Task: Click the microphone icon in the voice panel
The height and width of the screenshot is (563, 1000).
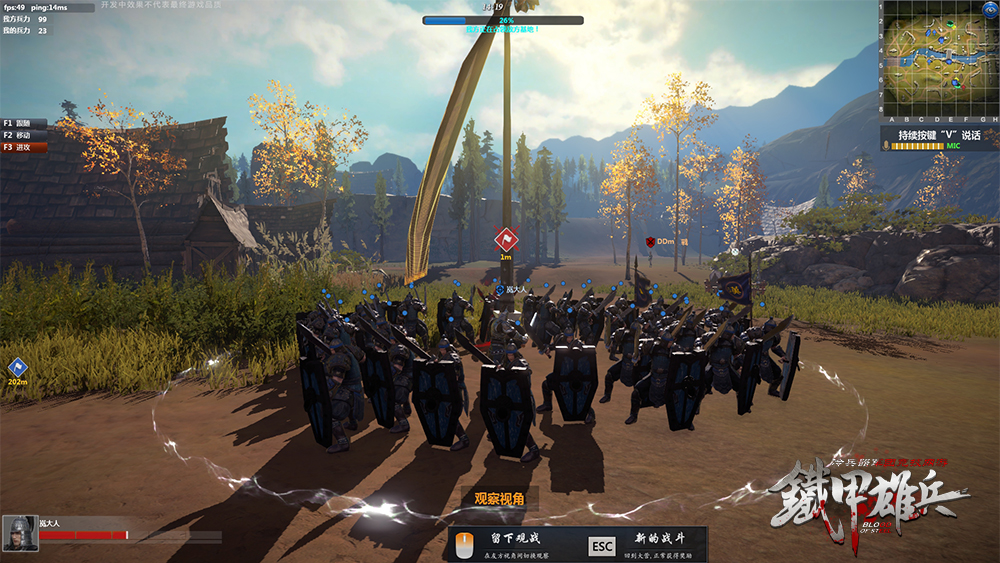Action: (x=886, y=146)
